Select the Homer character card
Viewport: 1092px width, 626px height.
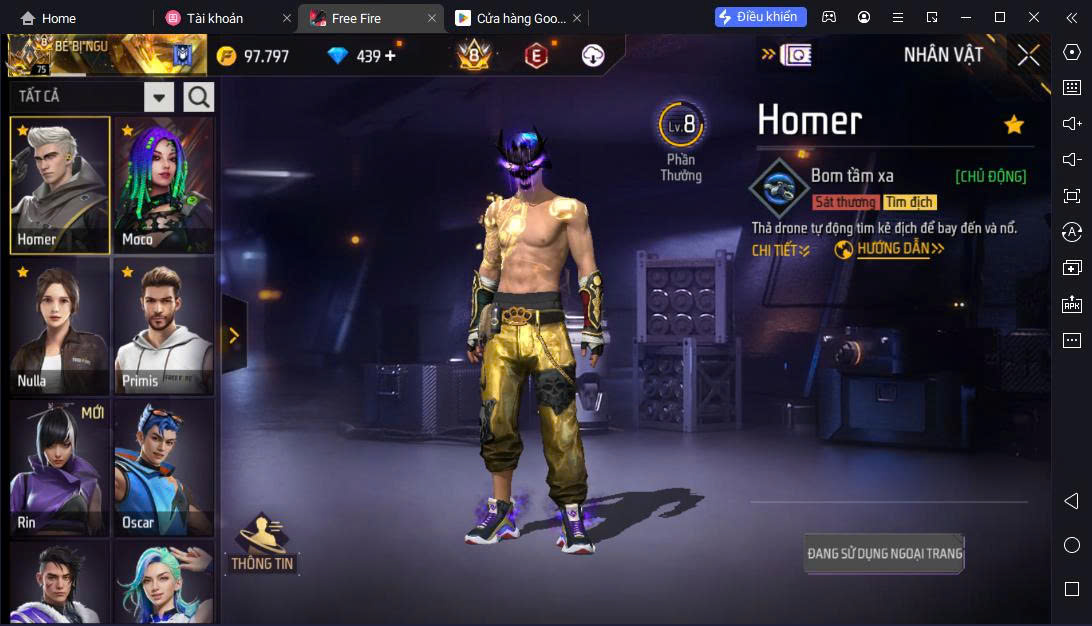point(60,185)
